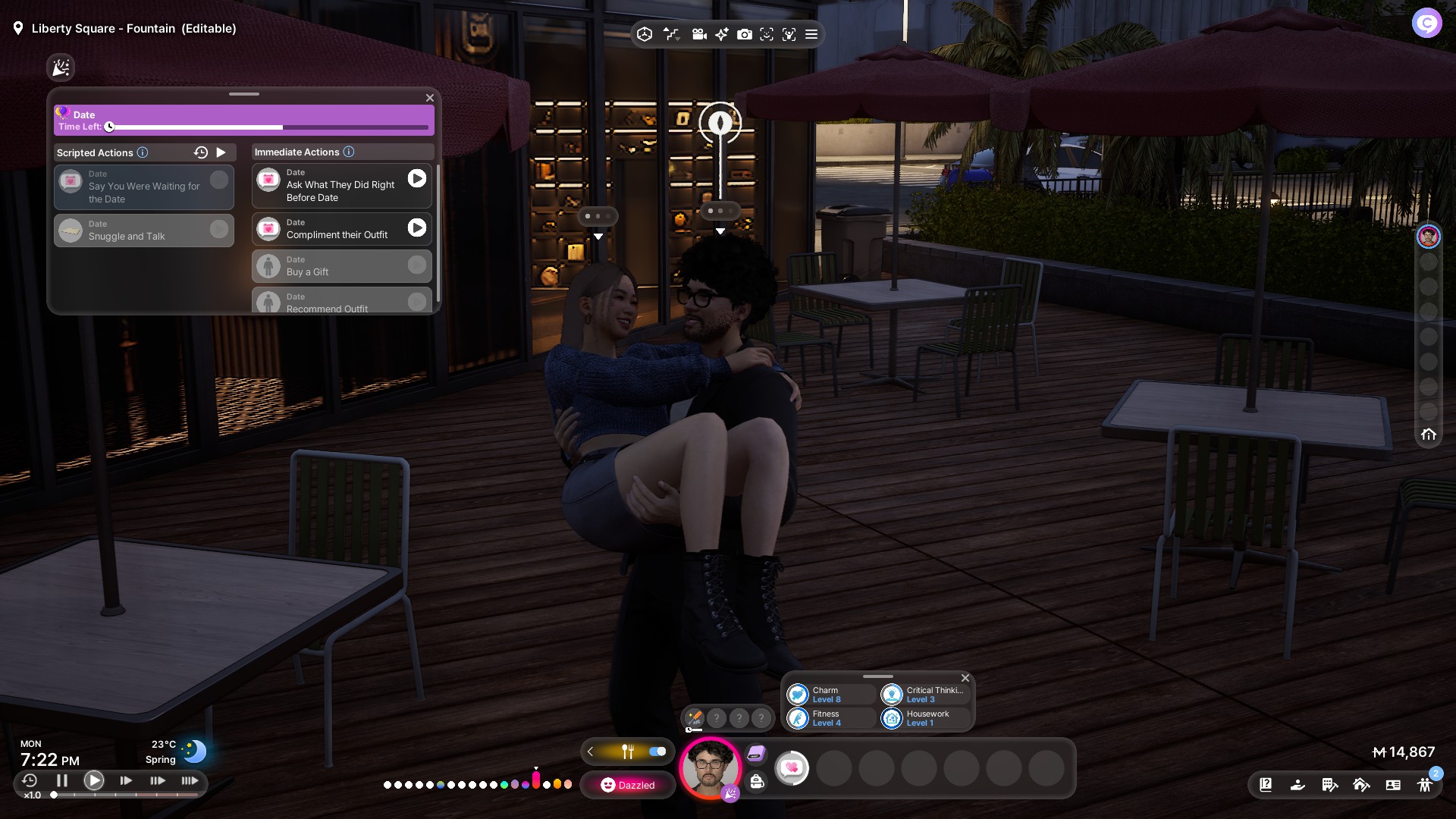Screen dimensions: 1456x819
Task: Start the 'Compliment their Outfit' action
Action: (417, 227)
